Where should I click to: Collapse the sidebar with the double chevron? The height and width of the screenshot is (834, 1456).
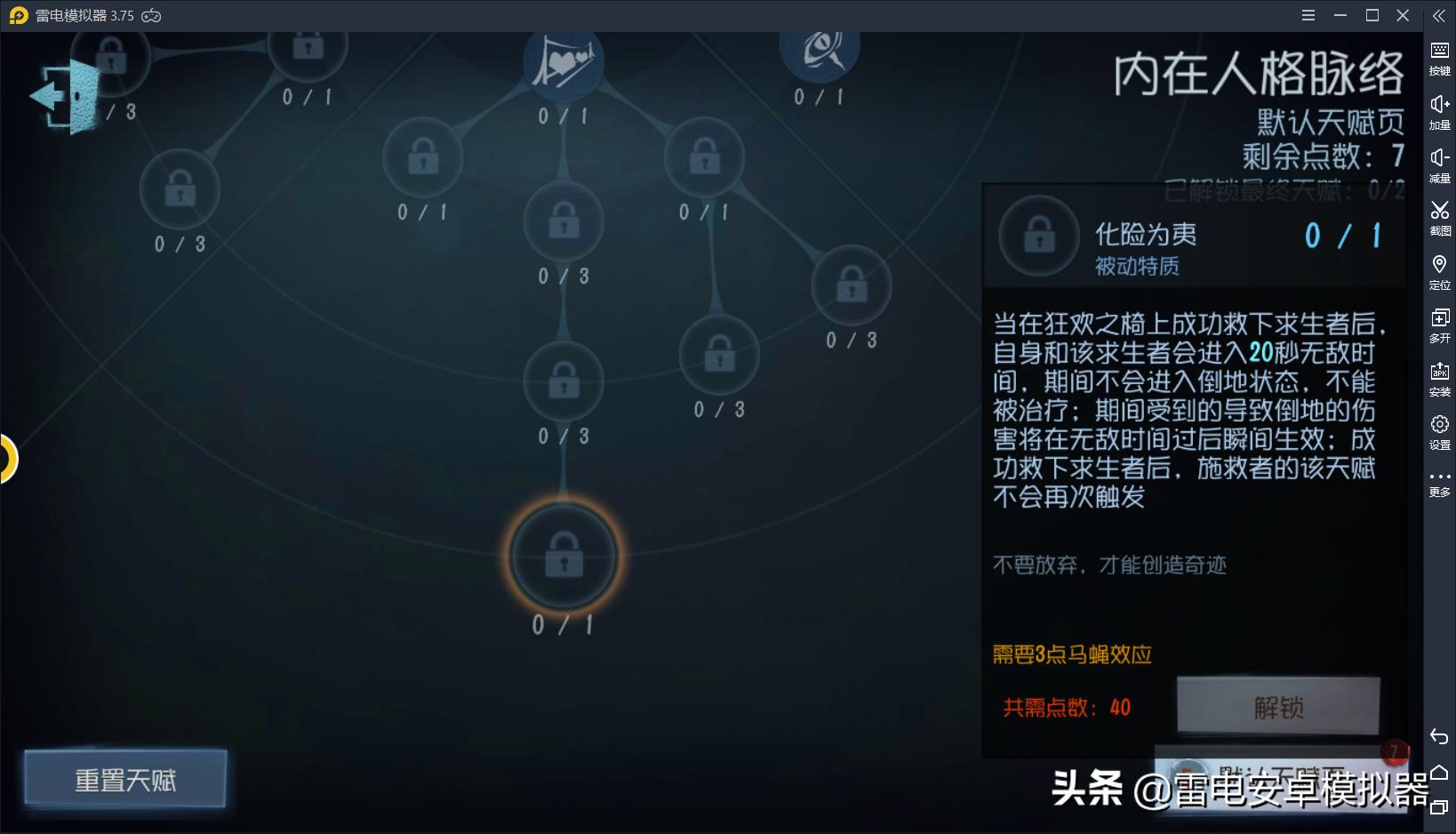(1438, 15)
